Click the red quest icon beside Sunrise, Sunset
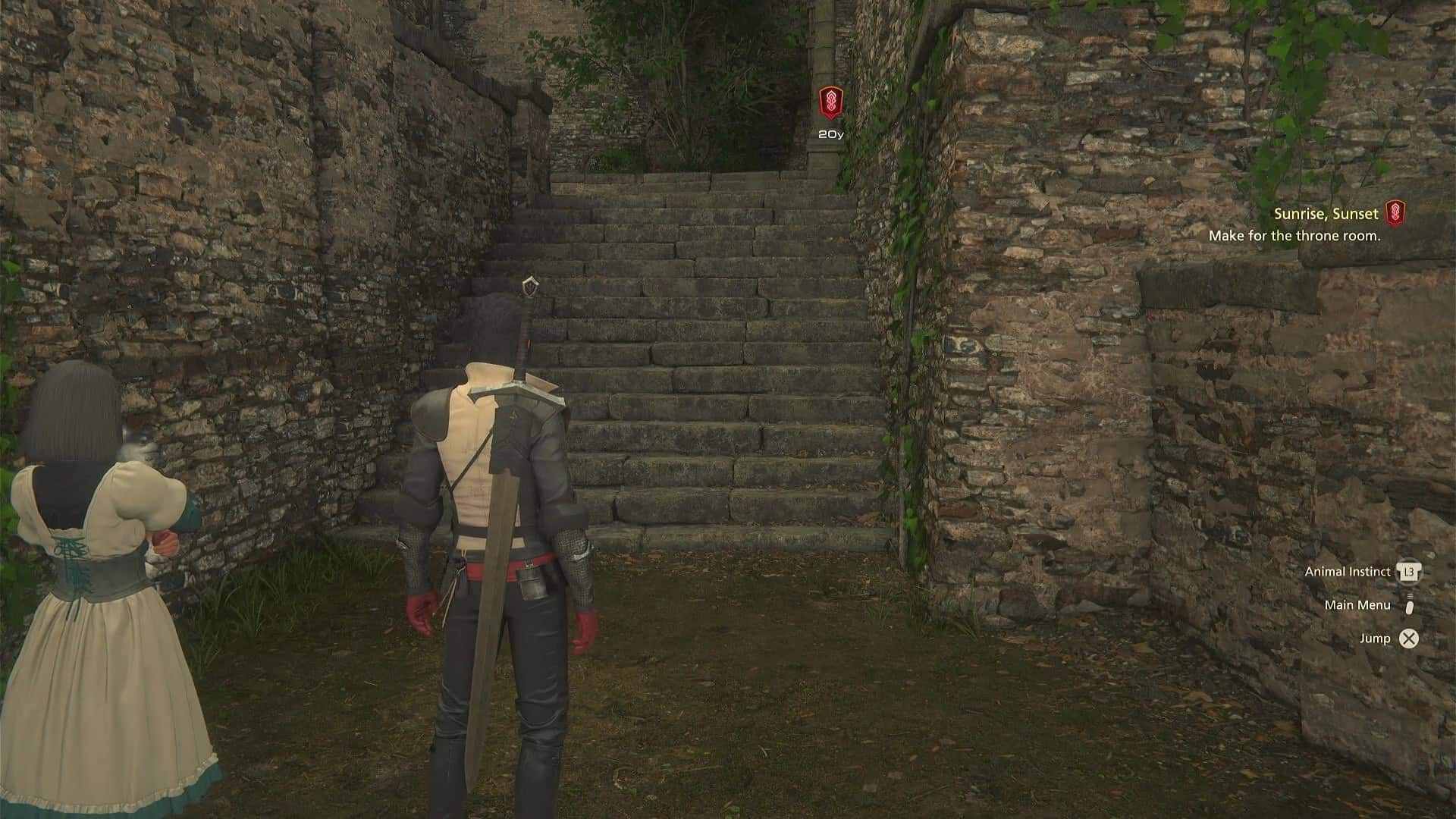The height and width of the screenshot is (819, 1456). 1395,213
